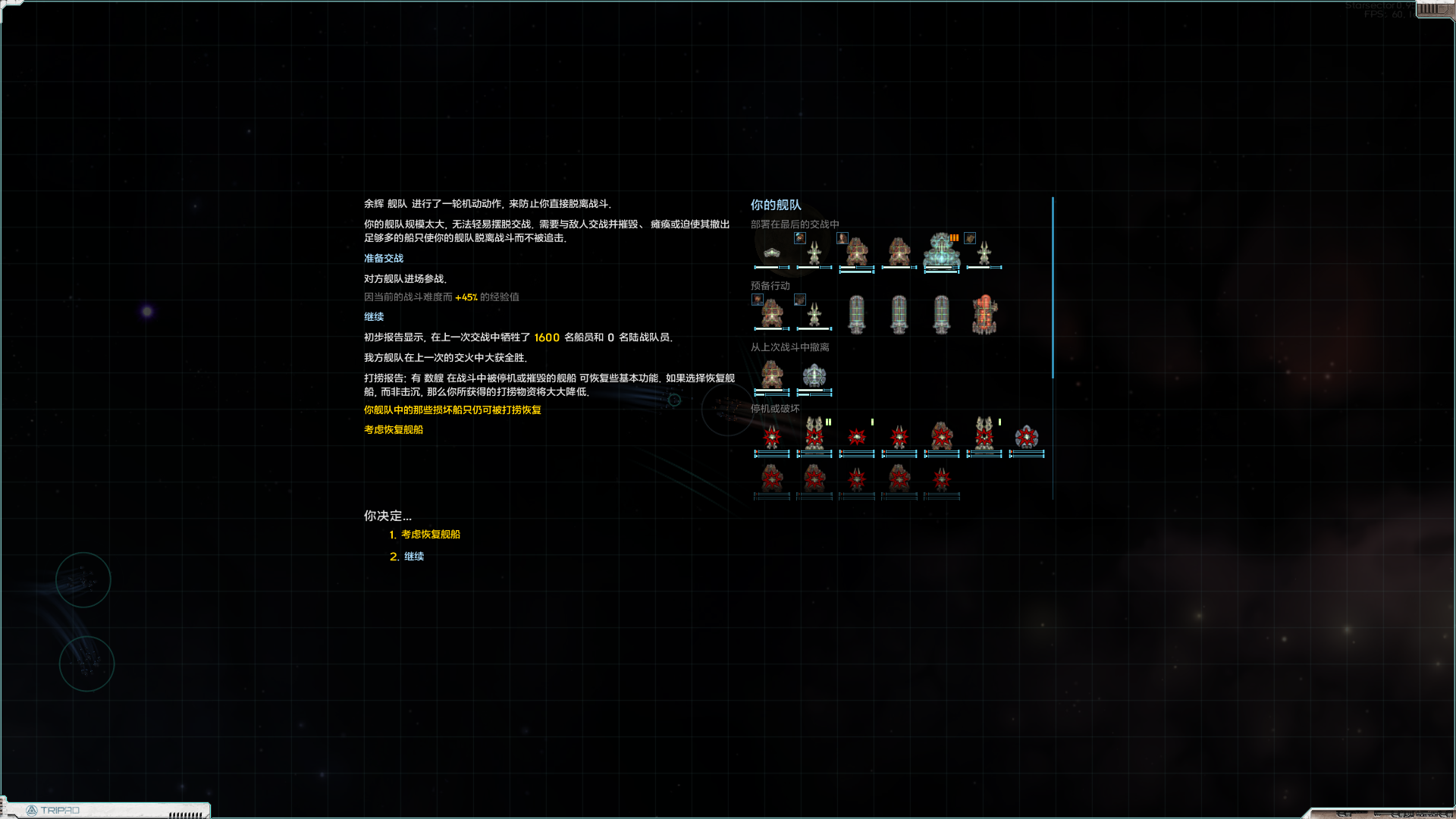Click the orange d-mod indicator on the capital ship

click(954, 237)
